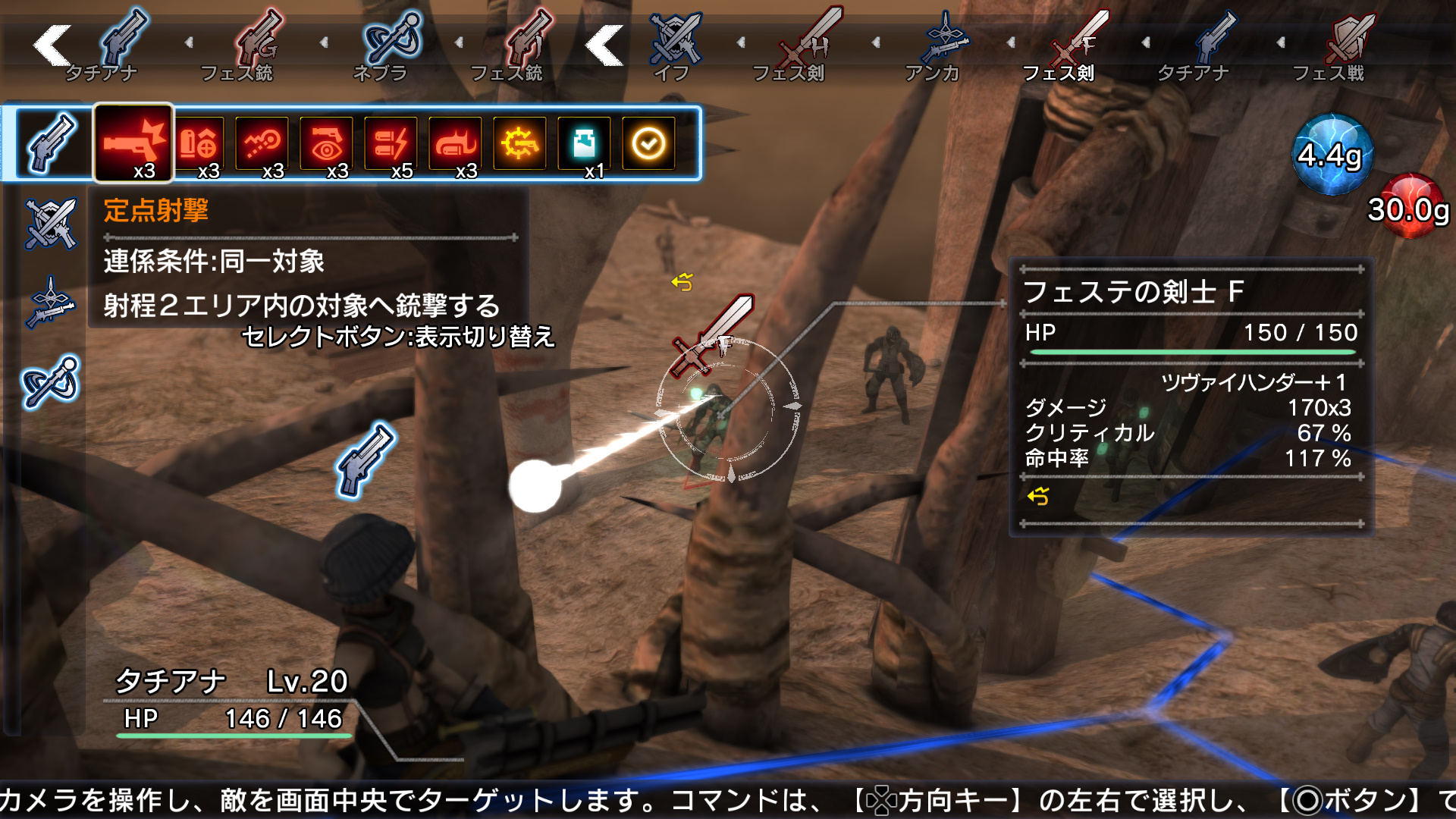Expand the arrow between ネブラ and フェス銃
This screenshot has height=819, width=1456.
tap(459, 43)
